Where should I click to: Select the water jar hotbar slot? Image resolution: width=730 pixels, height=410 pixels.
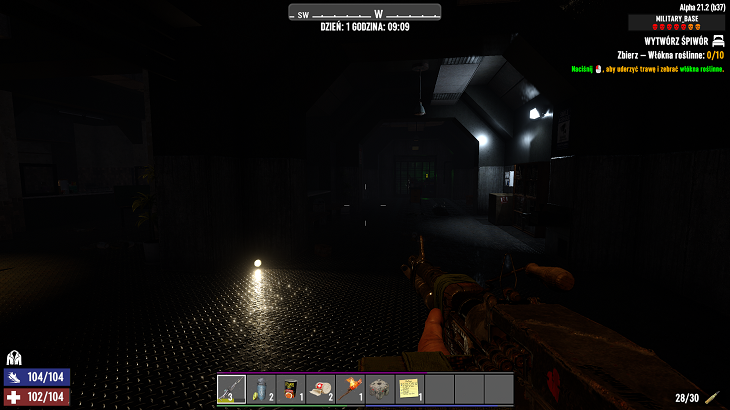pos(261,388)
